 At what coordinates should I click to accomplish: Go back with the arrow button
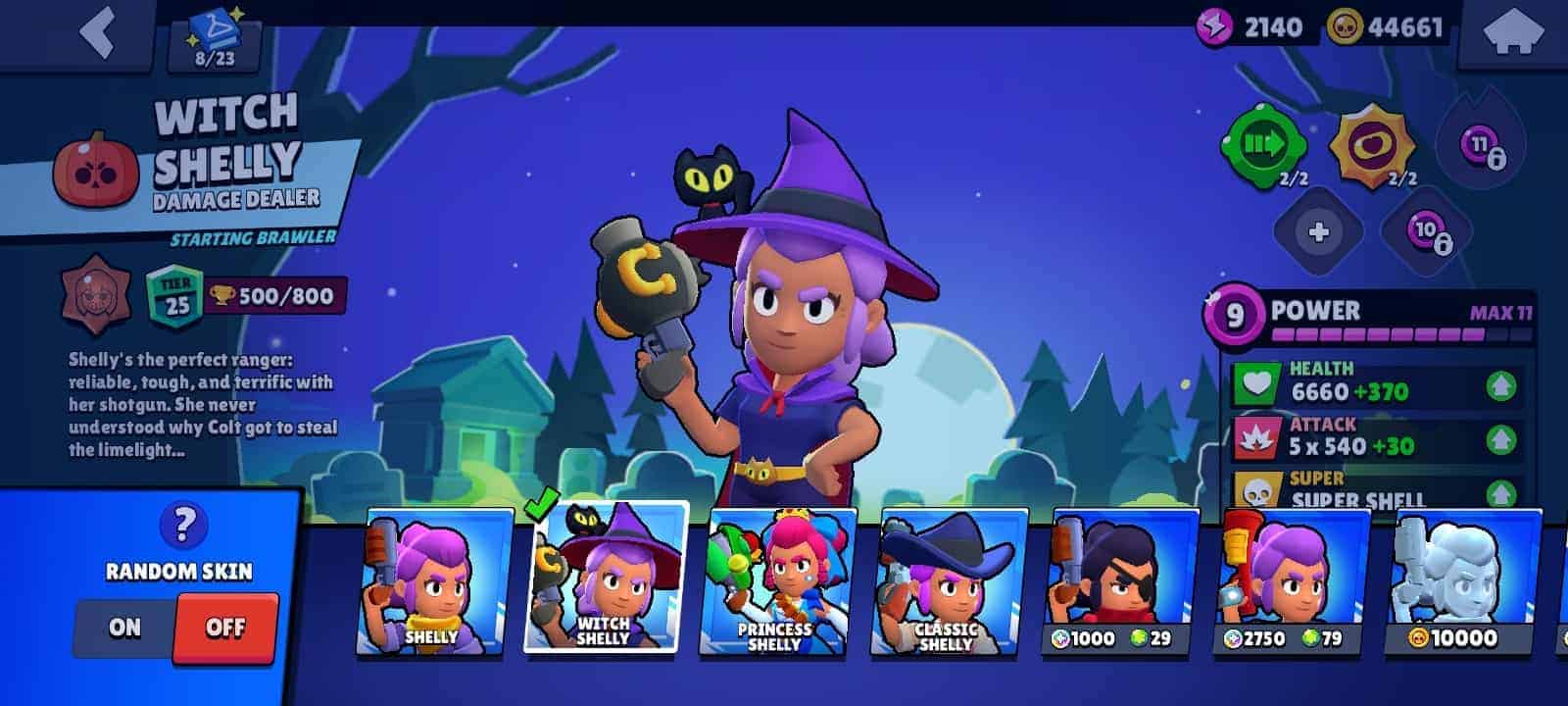pos(98,34)
